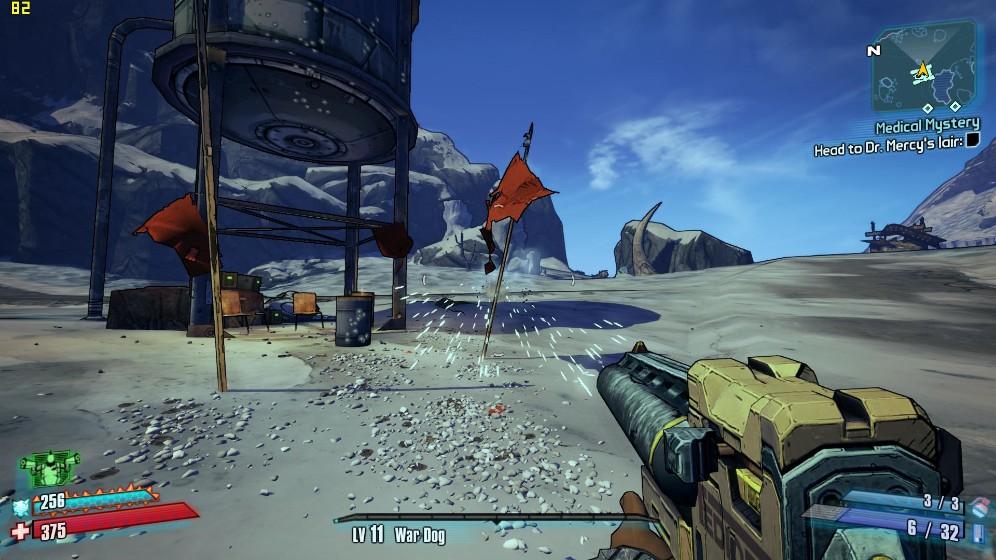
Task: Click the Dr. Mercy's lair objective checkbox
Action: click(x=971, y=142)
